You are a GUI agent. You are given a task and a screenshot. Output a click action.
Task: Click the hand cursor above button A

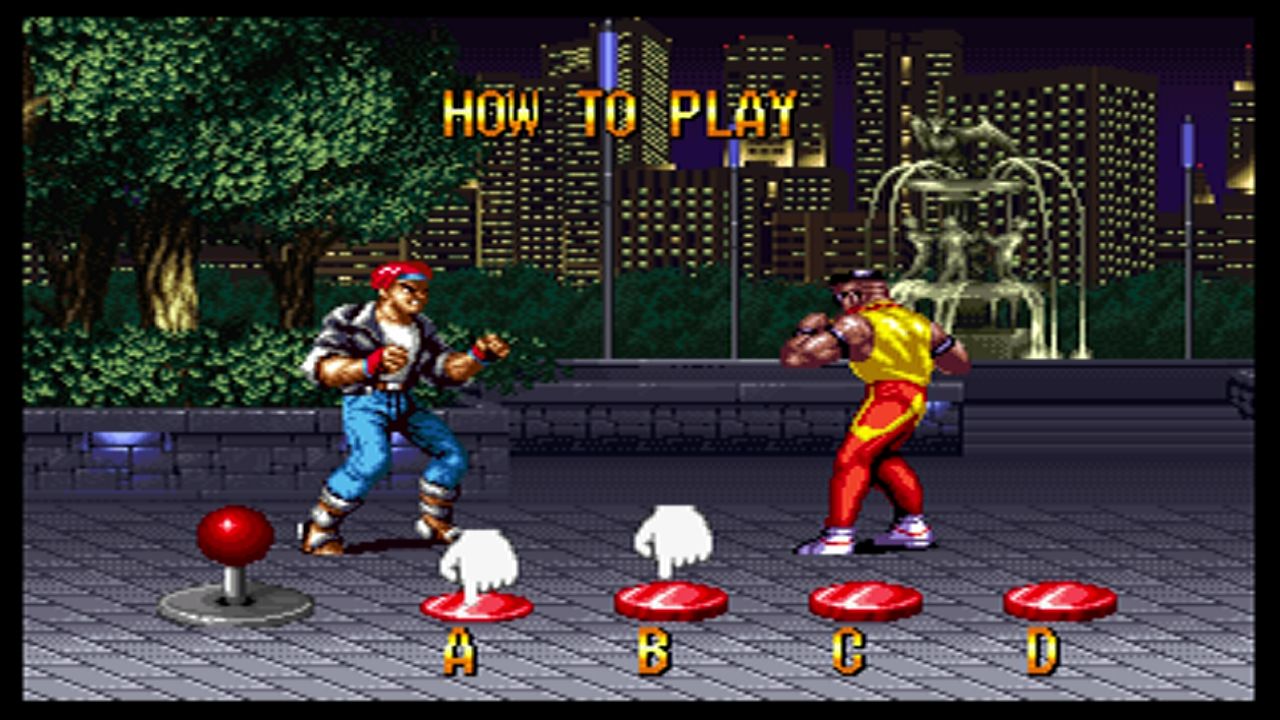[476, 558]
